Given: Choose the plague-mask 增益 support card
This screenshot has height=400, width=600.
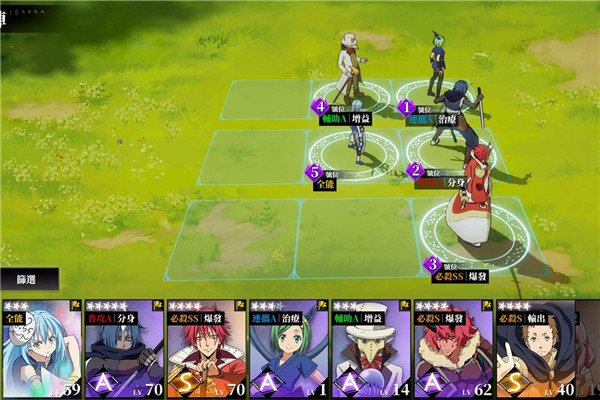Looking at the screenshot, I should 371,350.
